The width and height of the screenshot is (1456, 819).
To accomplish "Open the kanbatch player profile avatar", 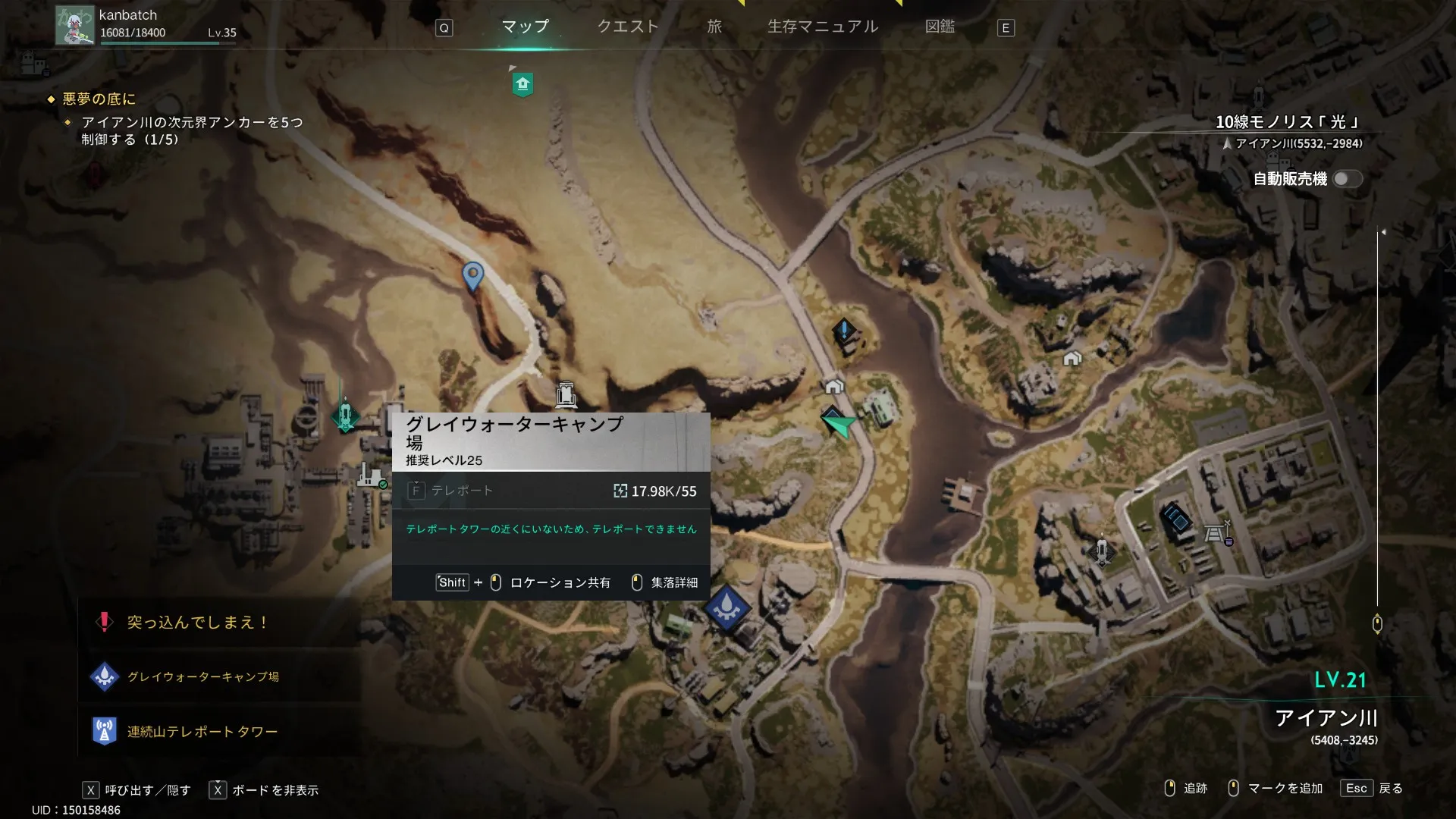I will 74,25.
